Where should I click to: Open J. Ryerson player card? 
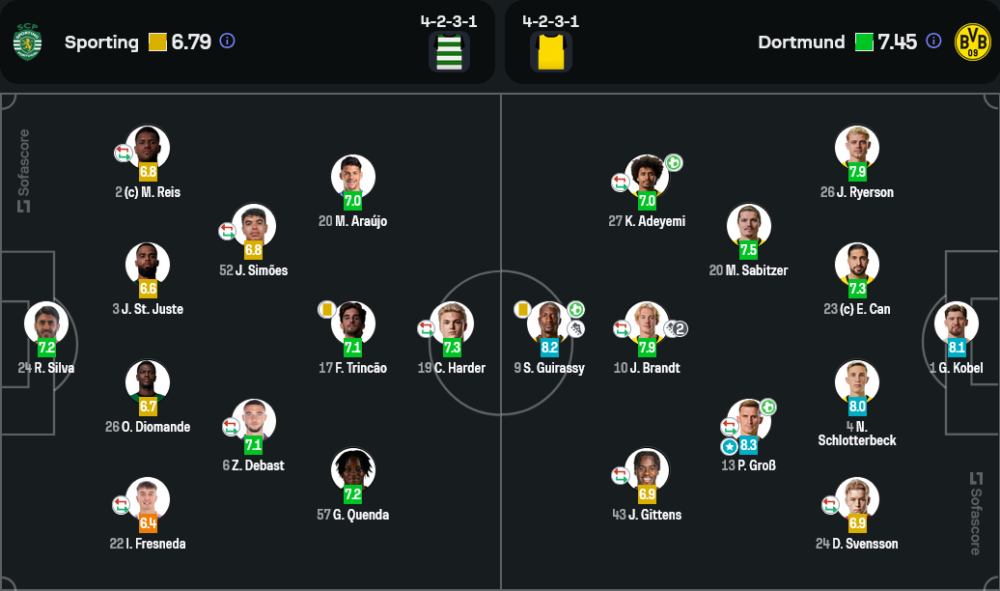click(x=857, y=148)
